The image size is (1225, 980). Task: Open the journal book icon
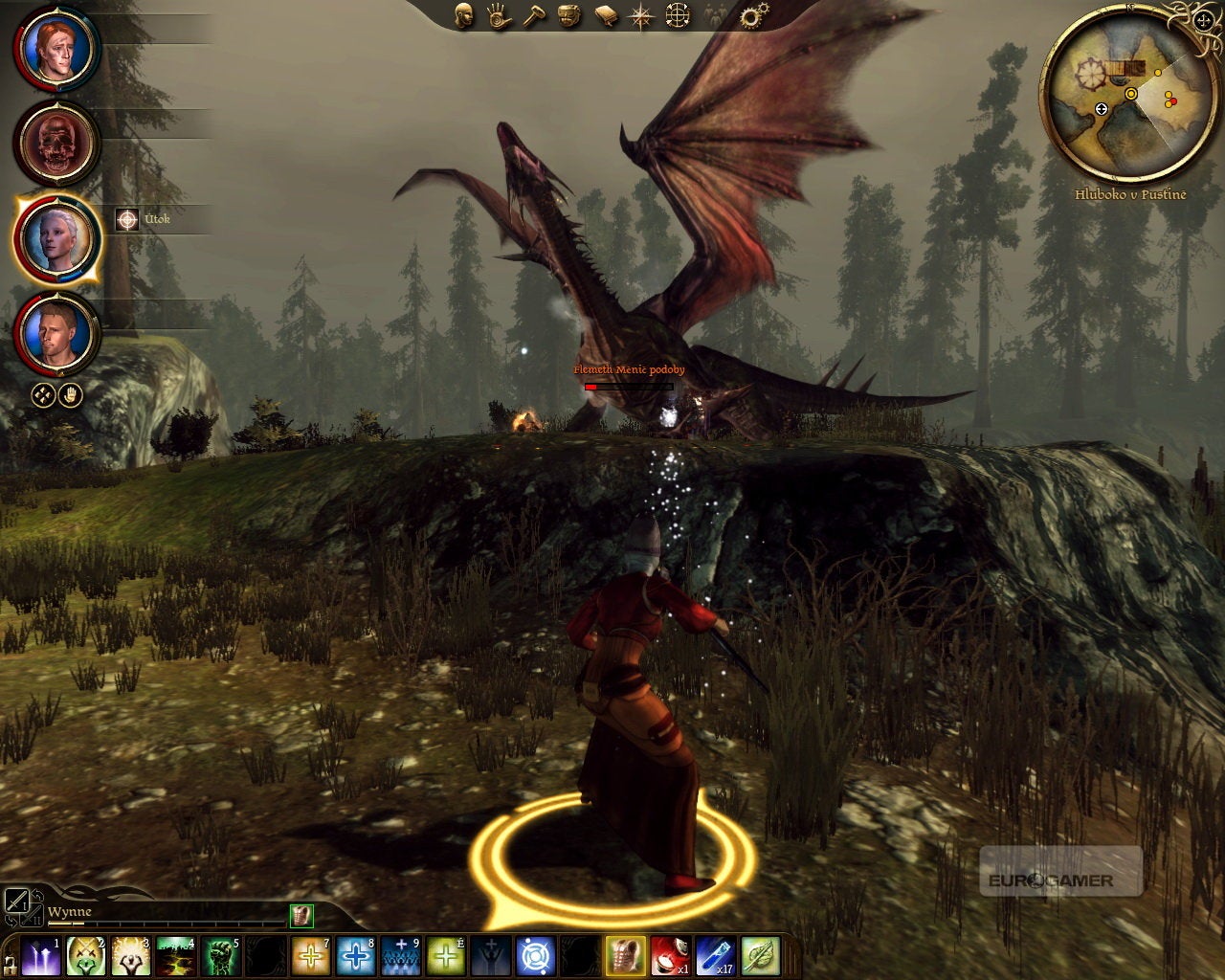(606, 15)
